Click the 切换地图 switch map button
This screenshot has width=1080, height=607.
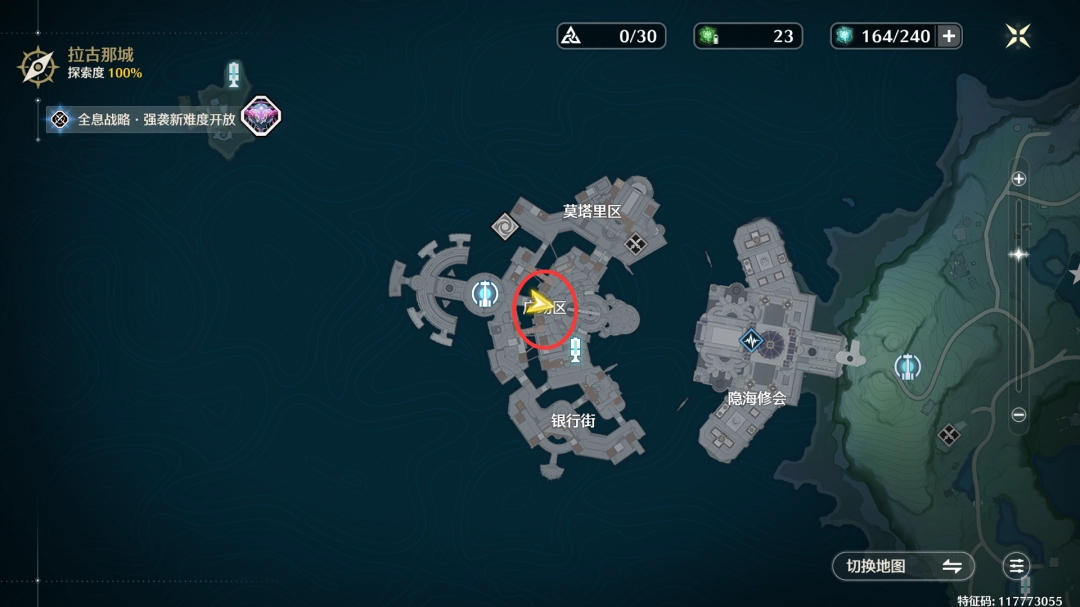903,566
